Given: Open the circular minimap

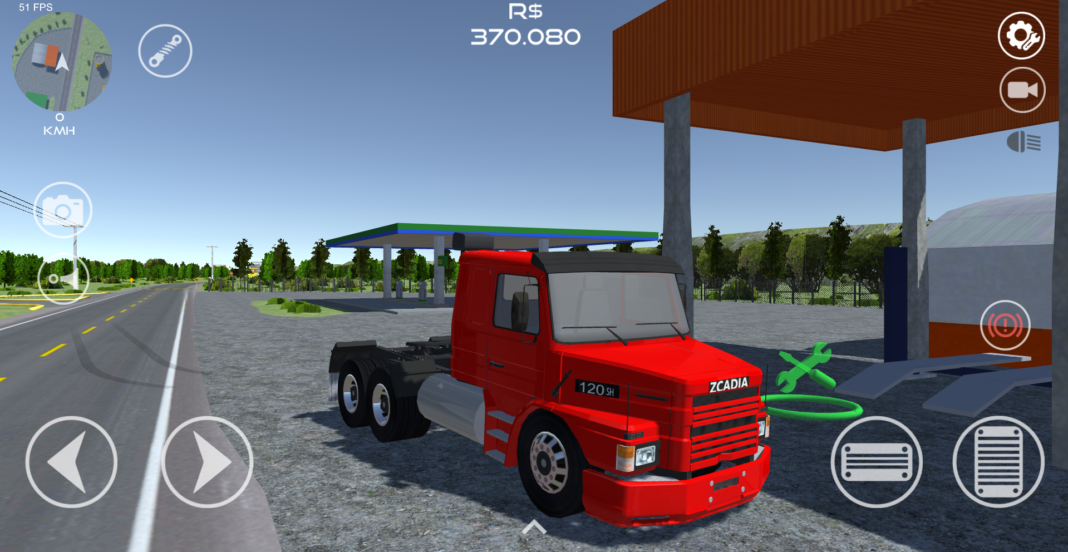Looking at the screenshot, I should coord(61,61).
